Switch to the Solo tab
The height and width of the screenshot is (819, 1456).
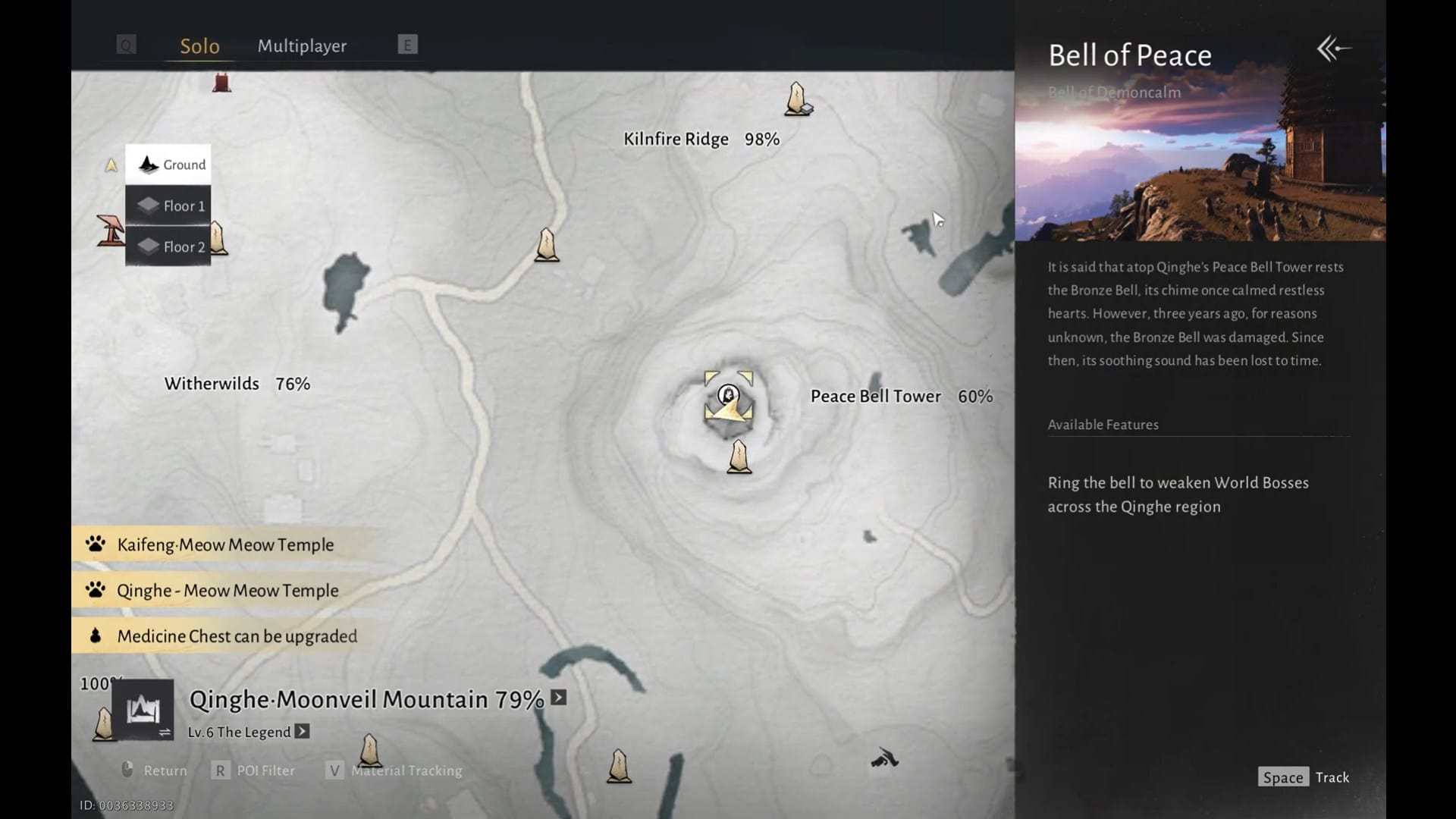point(199,46)
